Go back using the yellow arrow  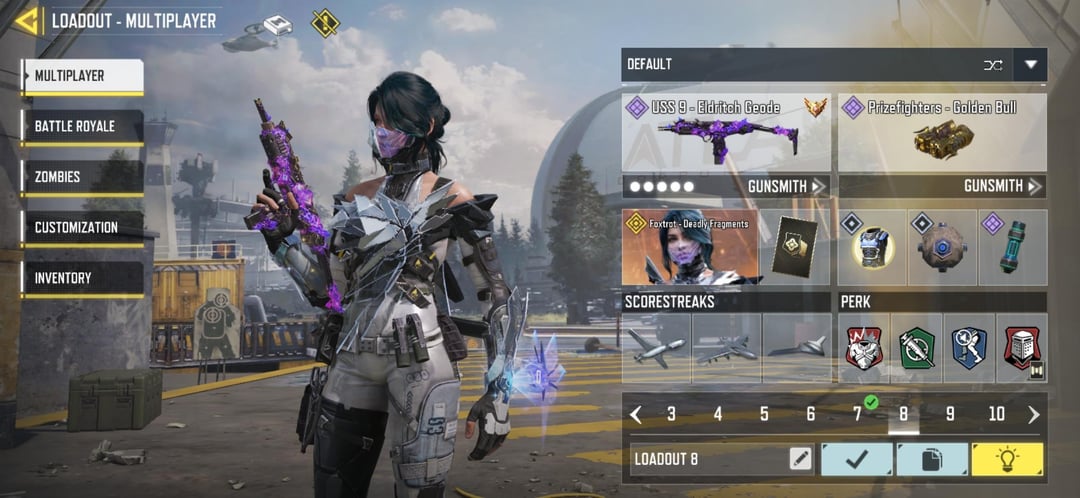point(27,21)
